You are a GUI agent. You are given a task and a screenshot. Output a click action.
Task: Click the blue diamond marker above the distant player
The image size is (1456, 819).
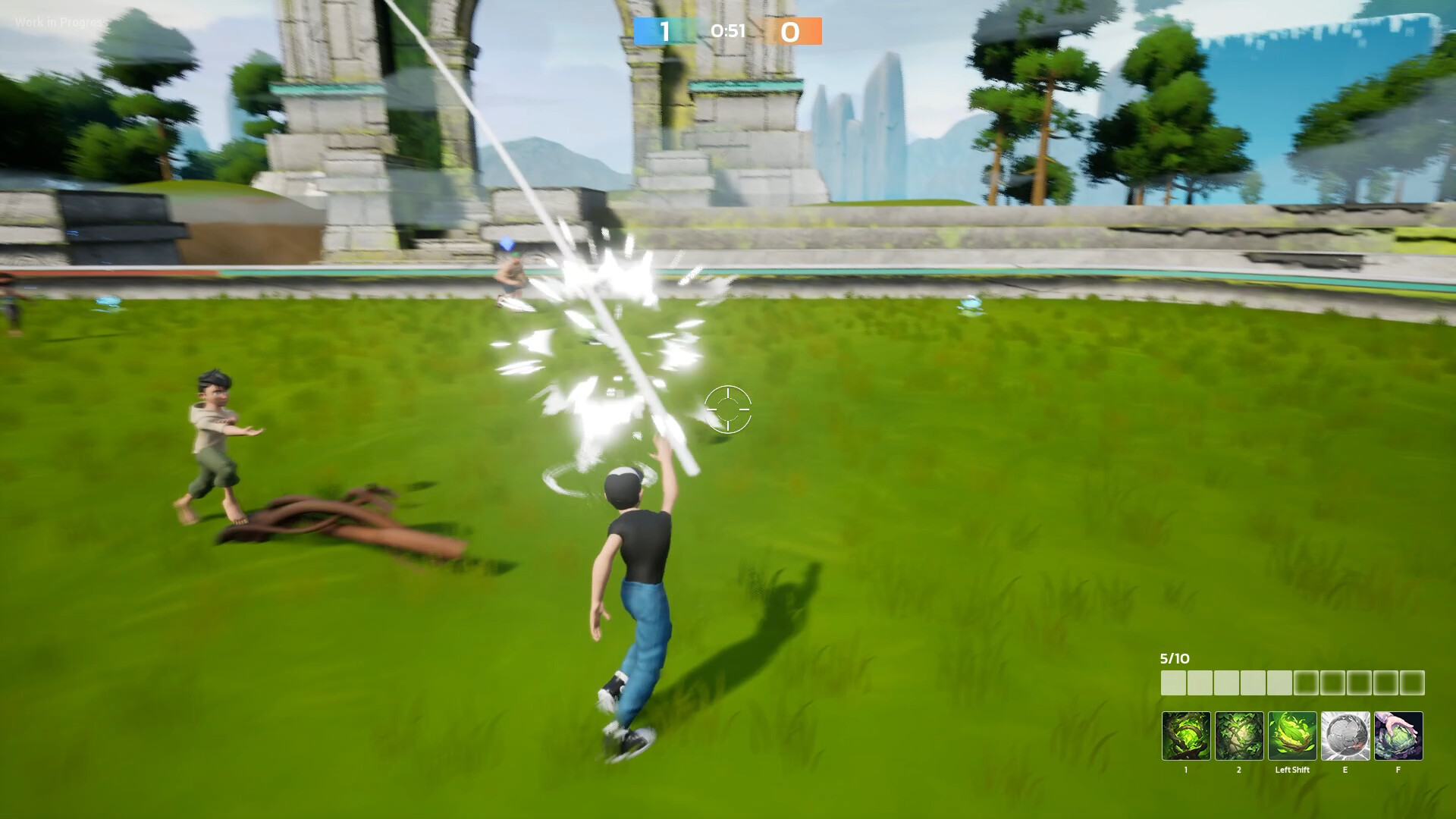505,244
